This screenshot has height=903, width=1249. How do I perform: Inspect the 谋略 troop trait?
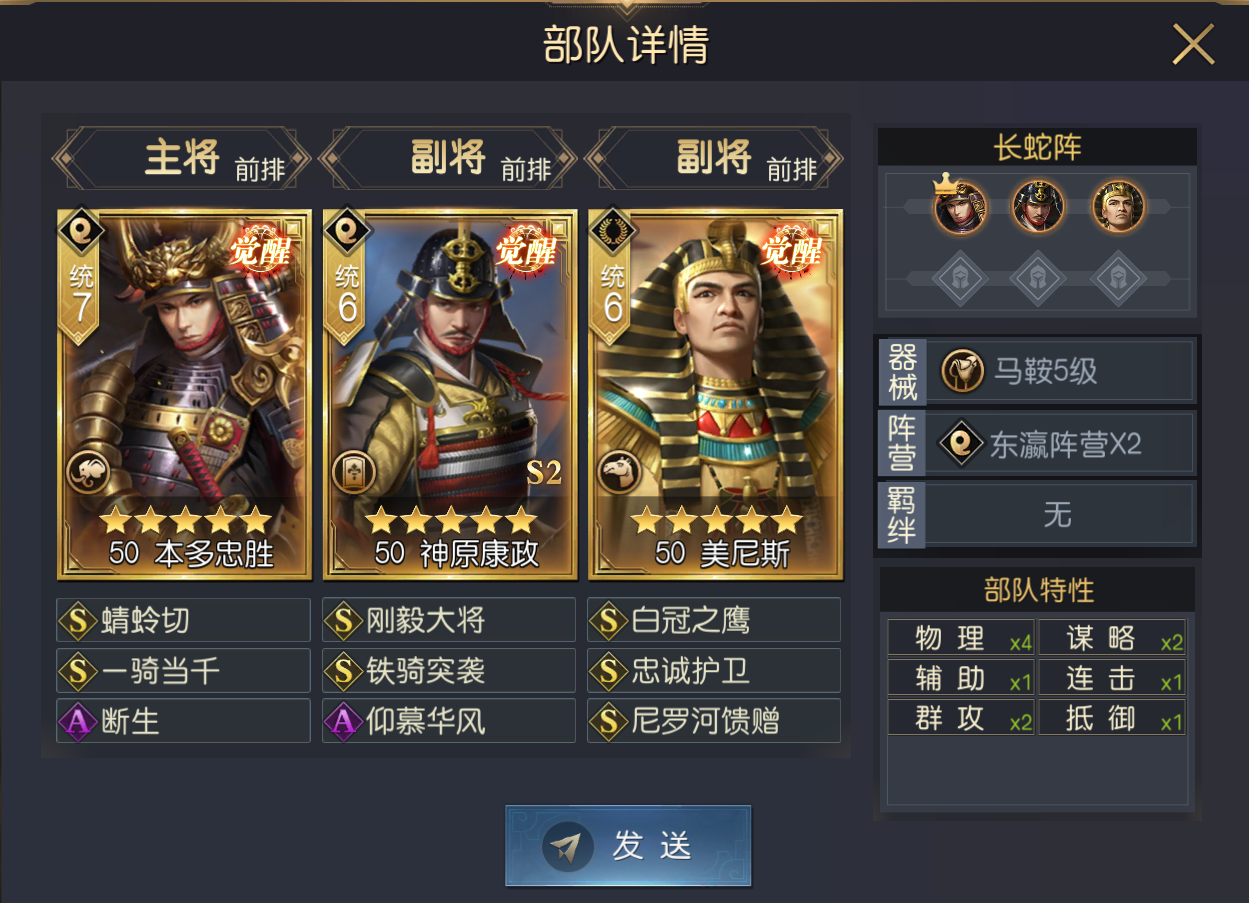point(1112,638)
